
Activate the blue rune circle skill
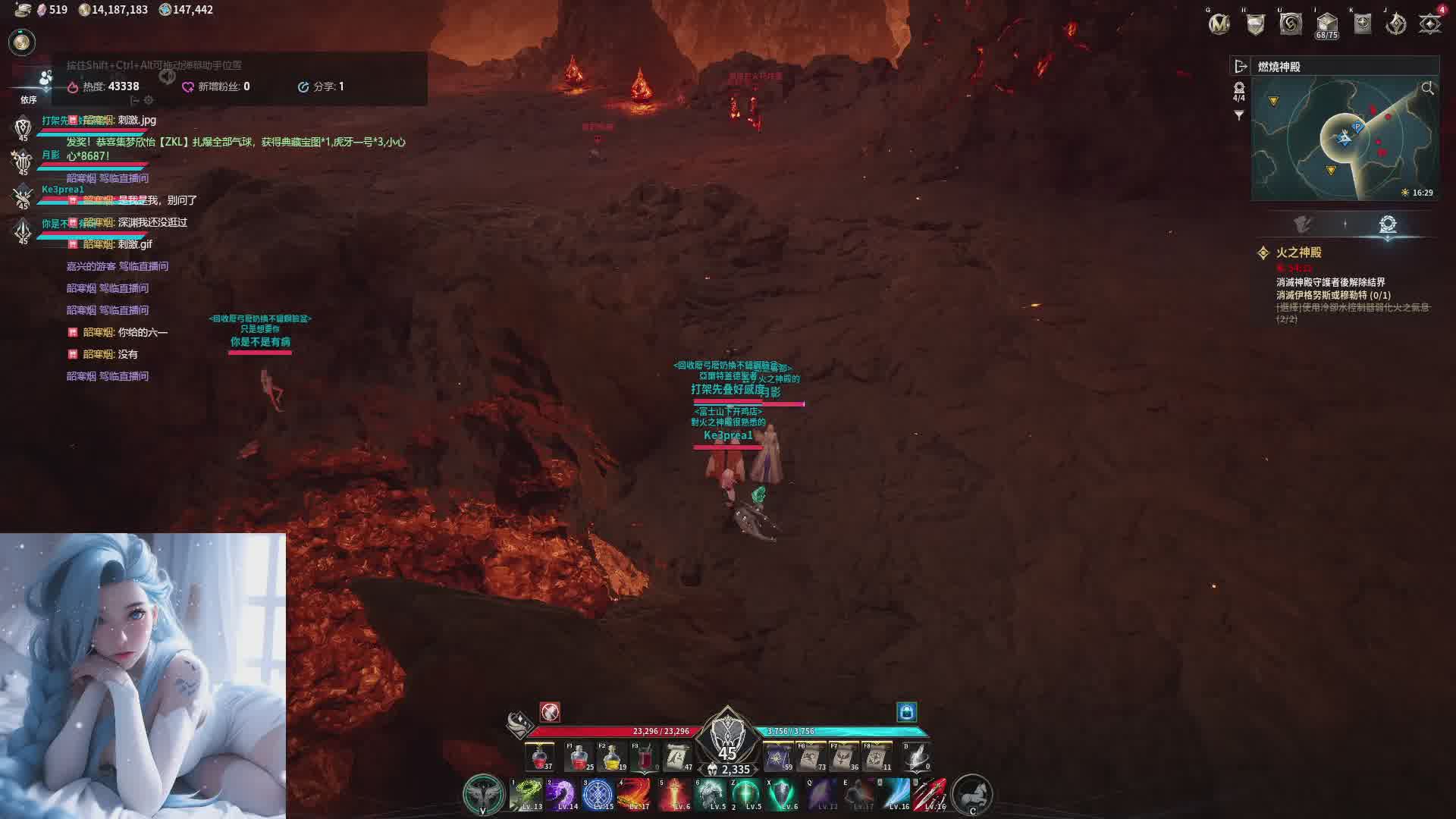click(x=598, y=795)
